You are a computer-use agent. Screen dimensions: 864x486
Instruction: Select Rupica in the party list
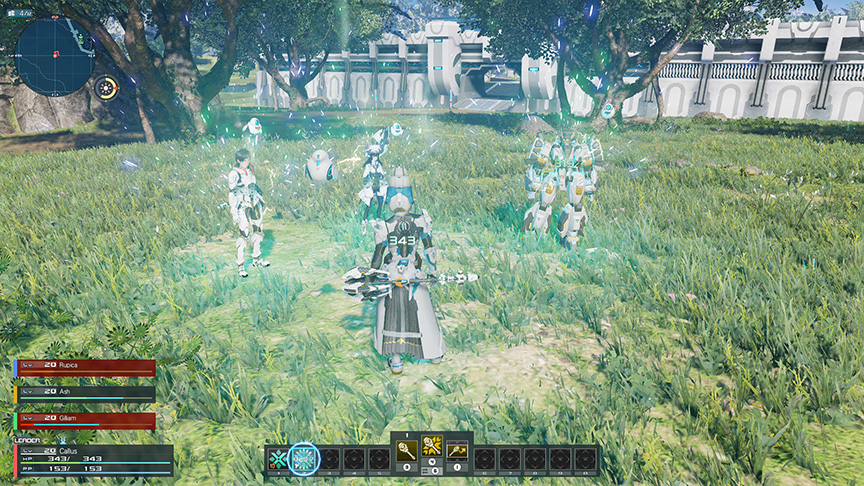pos(86,367)
